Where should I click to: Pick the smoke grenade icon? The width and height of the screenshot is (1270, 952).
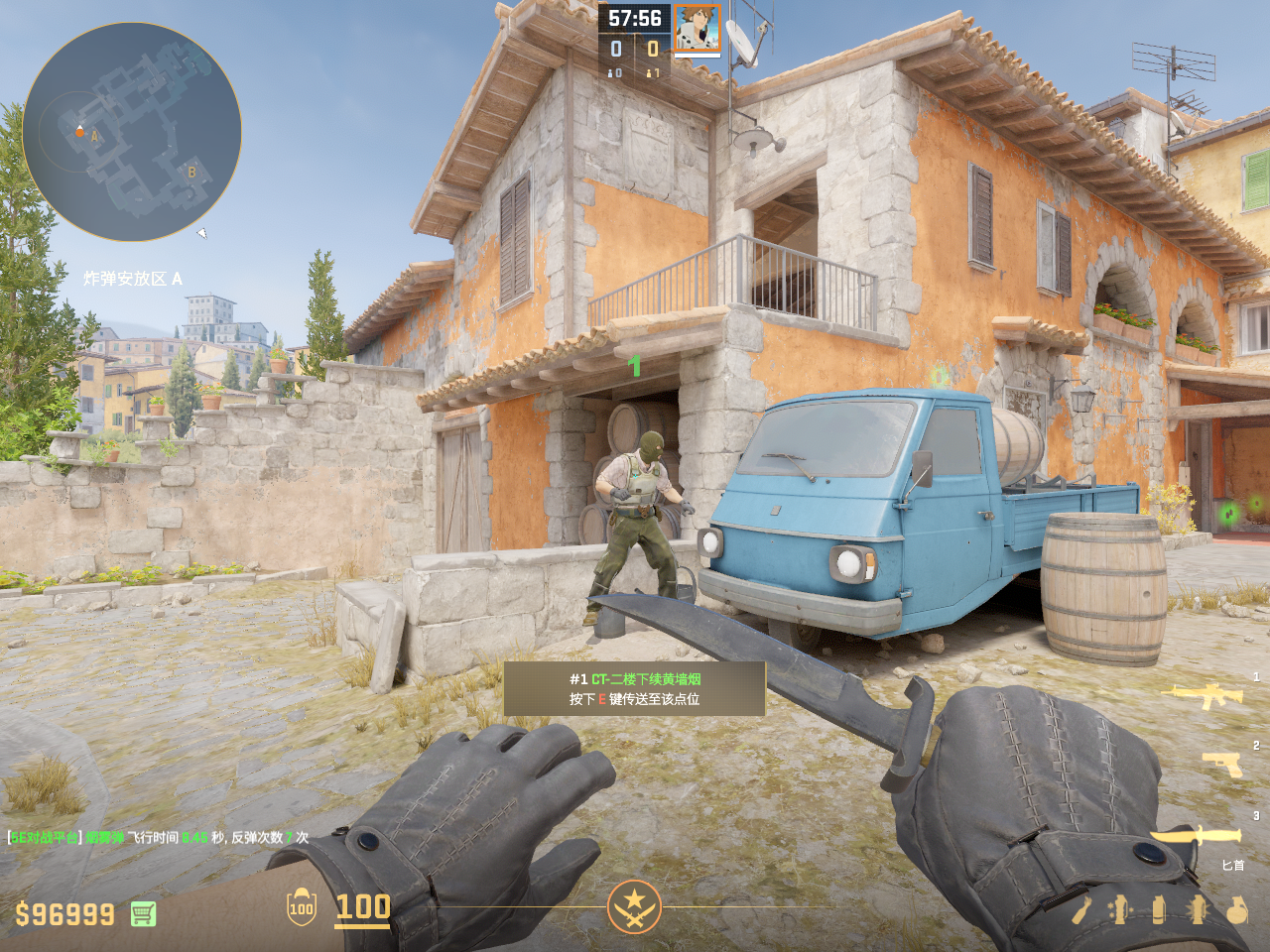tap(1159, 909)
